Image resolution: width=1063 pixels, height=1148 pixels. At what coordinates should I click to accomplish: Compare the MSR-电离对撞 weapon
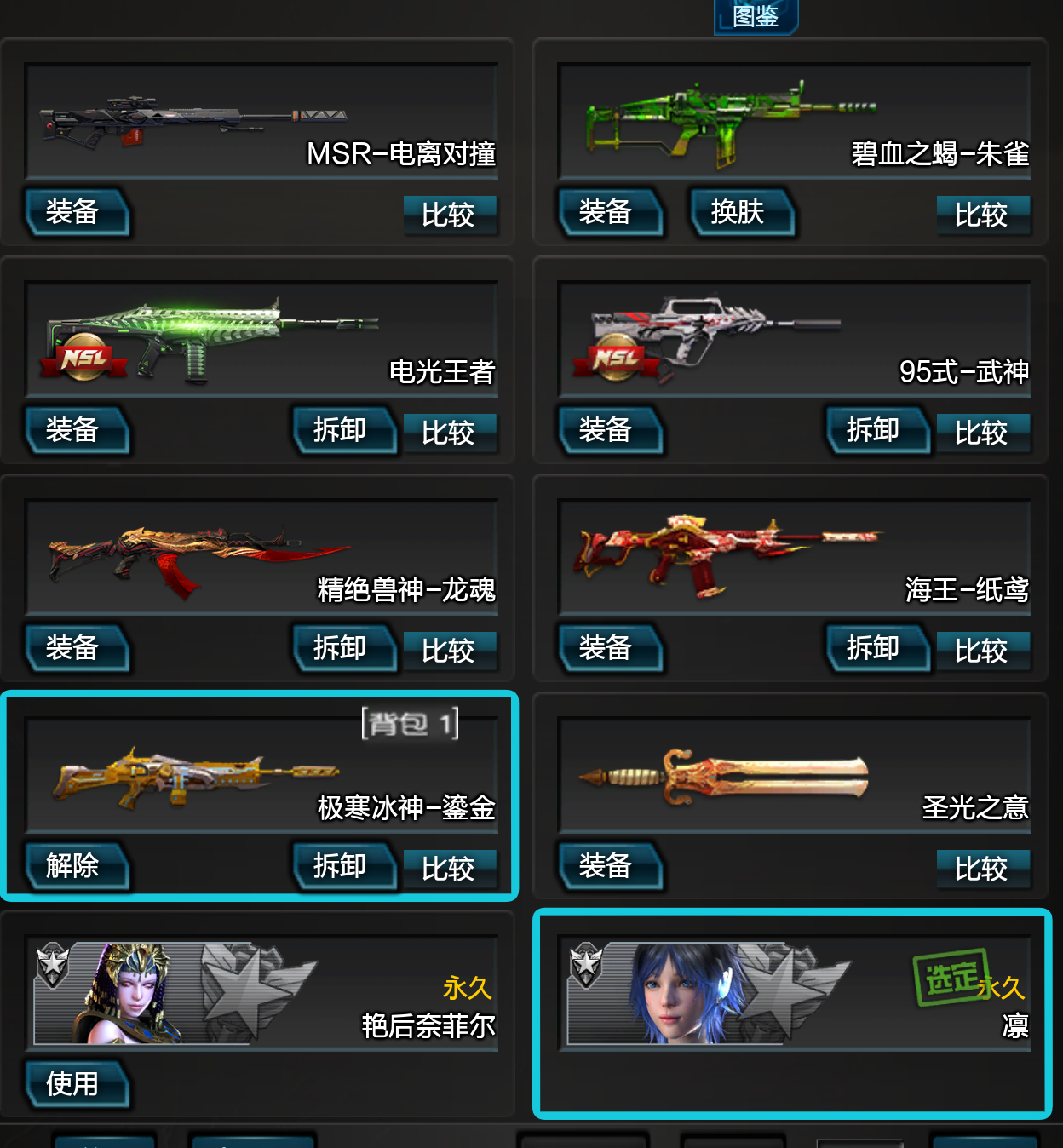[x=449, y=215]
